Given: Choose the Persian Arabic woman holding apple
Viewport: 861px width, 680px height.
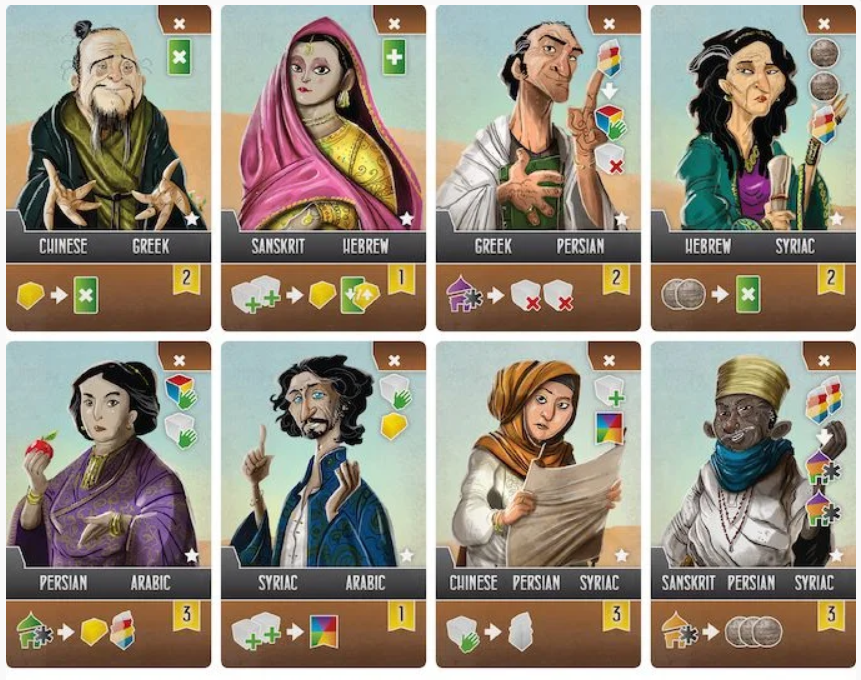Looking at the screenshot, I should coord(108,504).
